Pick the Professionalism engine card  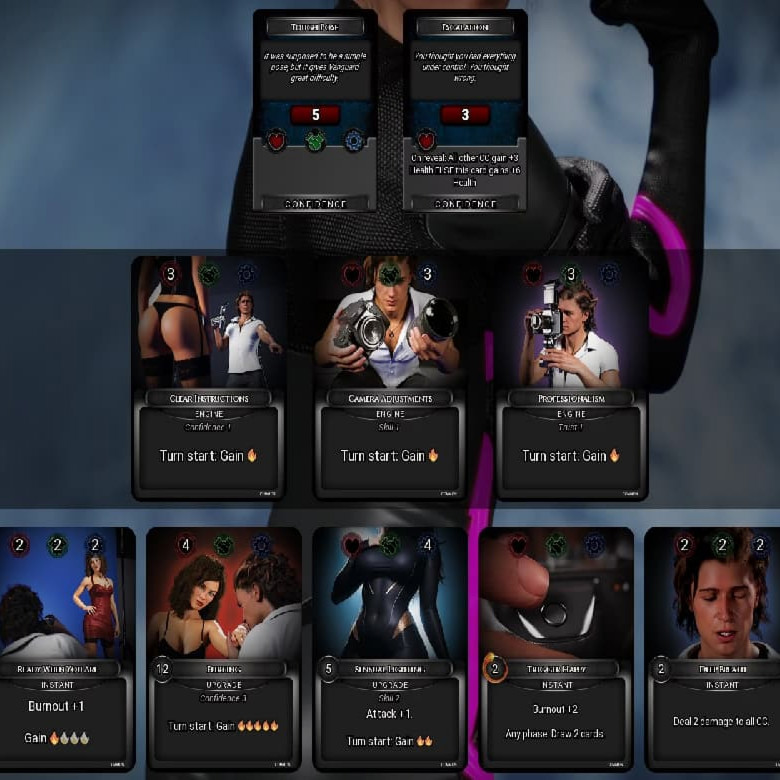571,378
